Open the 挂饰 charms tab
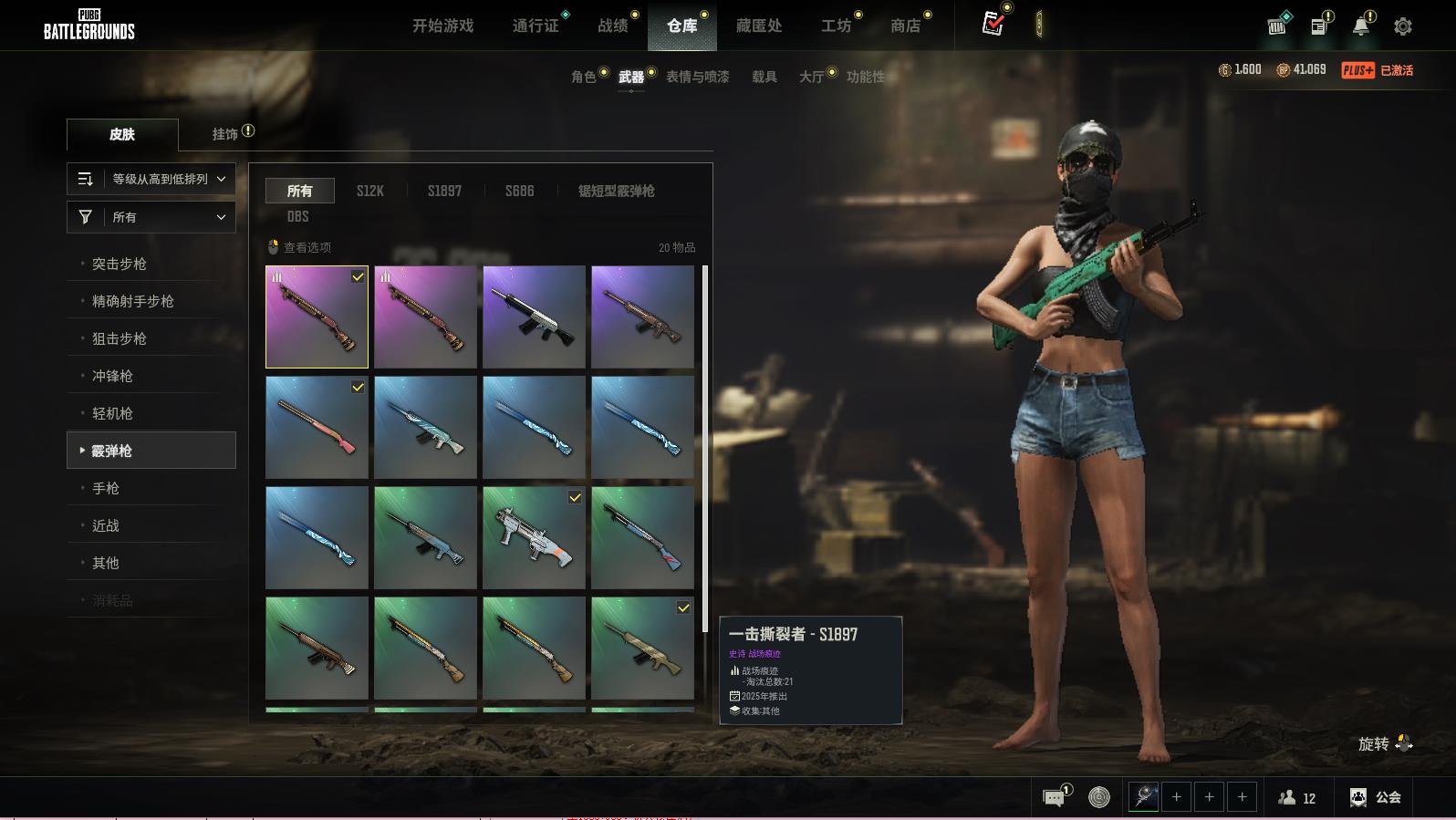Viewport: 1456px width, 820px height. coord(225,134)
